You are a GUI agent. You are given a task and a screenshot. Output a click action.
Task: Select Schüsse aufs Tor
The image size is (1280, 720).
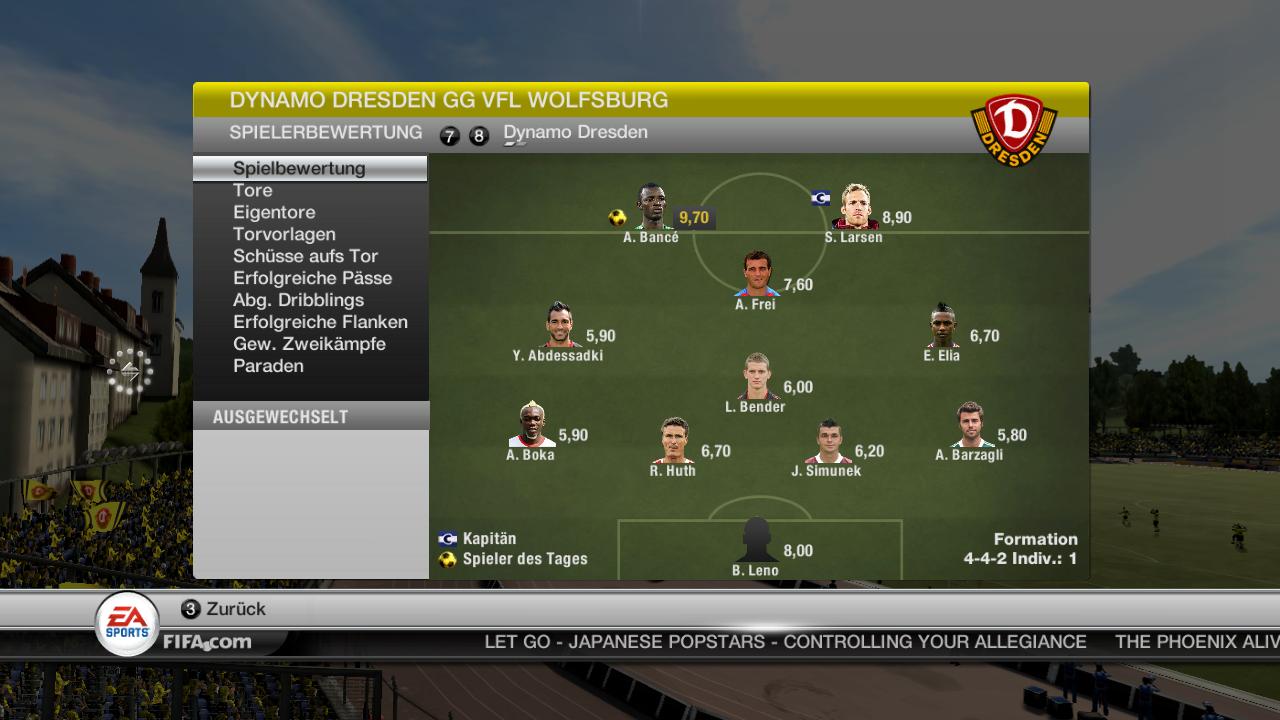pyautogui.click(x=305, y=256)
